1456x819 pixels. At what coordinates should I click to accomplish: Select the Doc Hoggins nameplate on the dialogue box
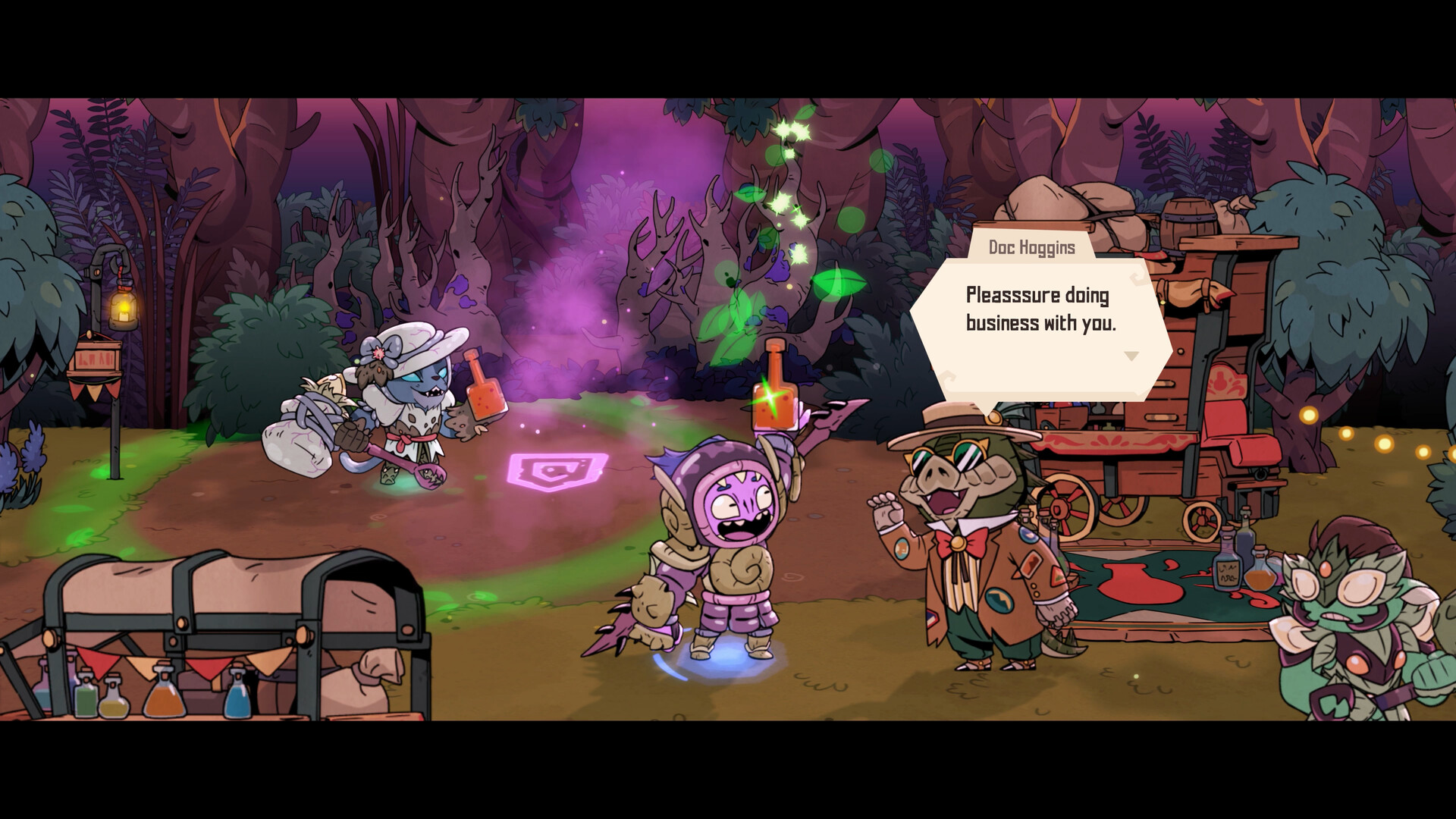(x=1031, y=246)
